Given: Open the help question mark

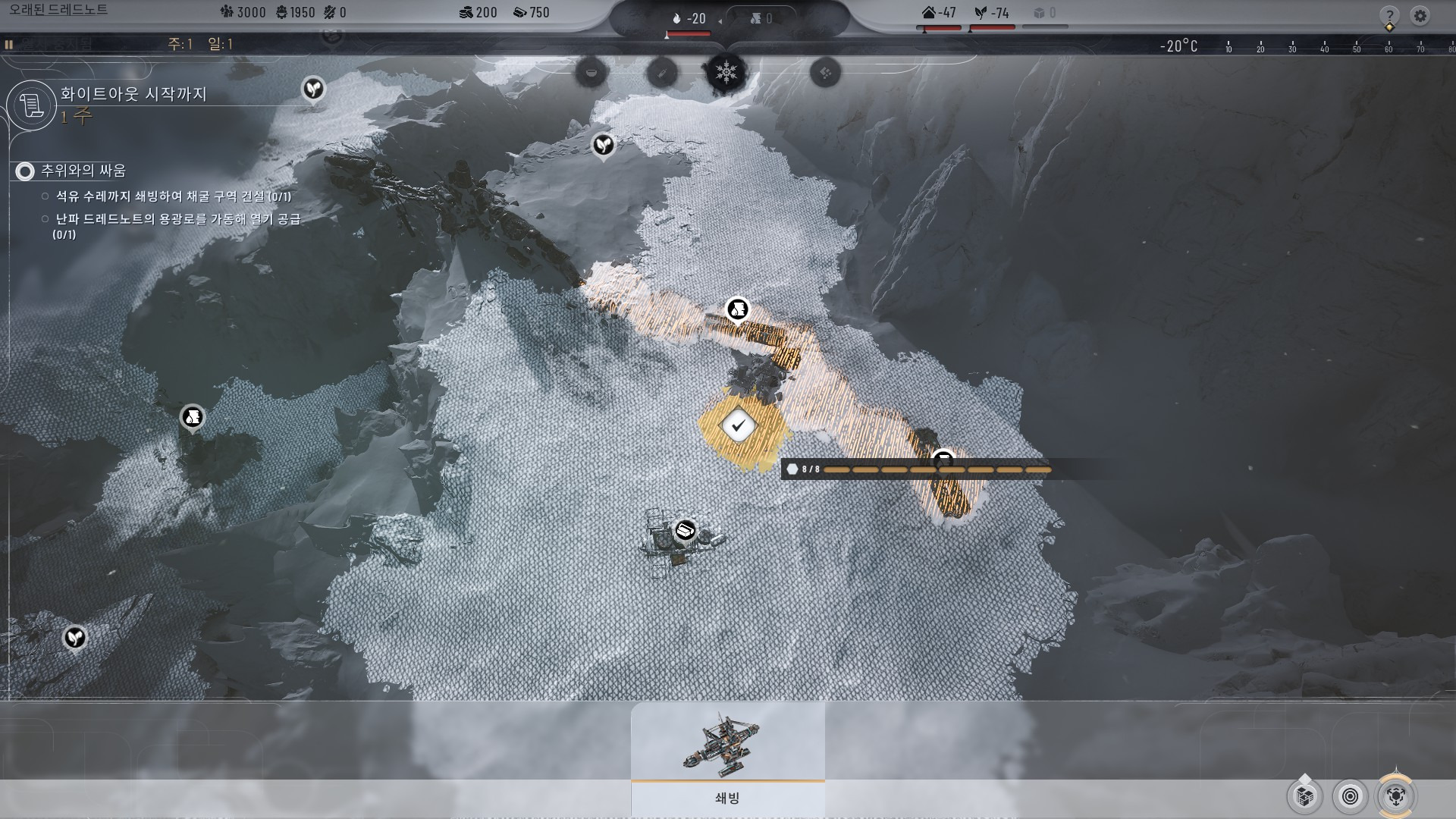Looking at the screenshot, I should tap(1389, 15).
